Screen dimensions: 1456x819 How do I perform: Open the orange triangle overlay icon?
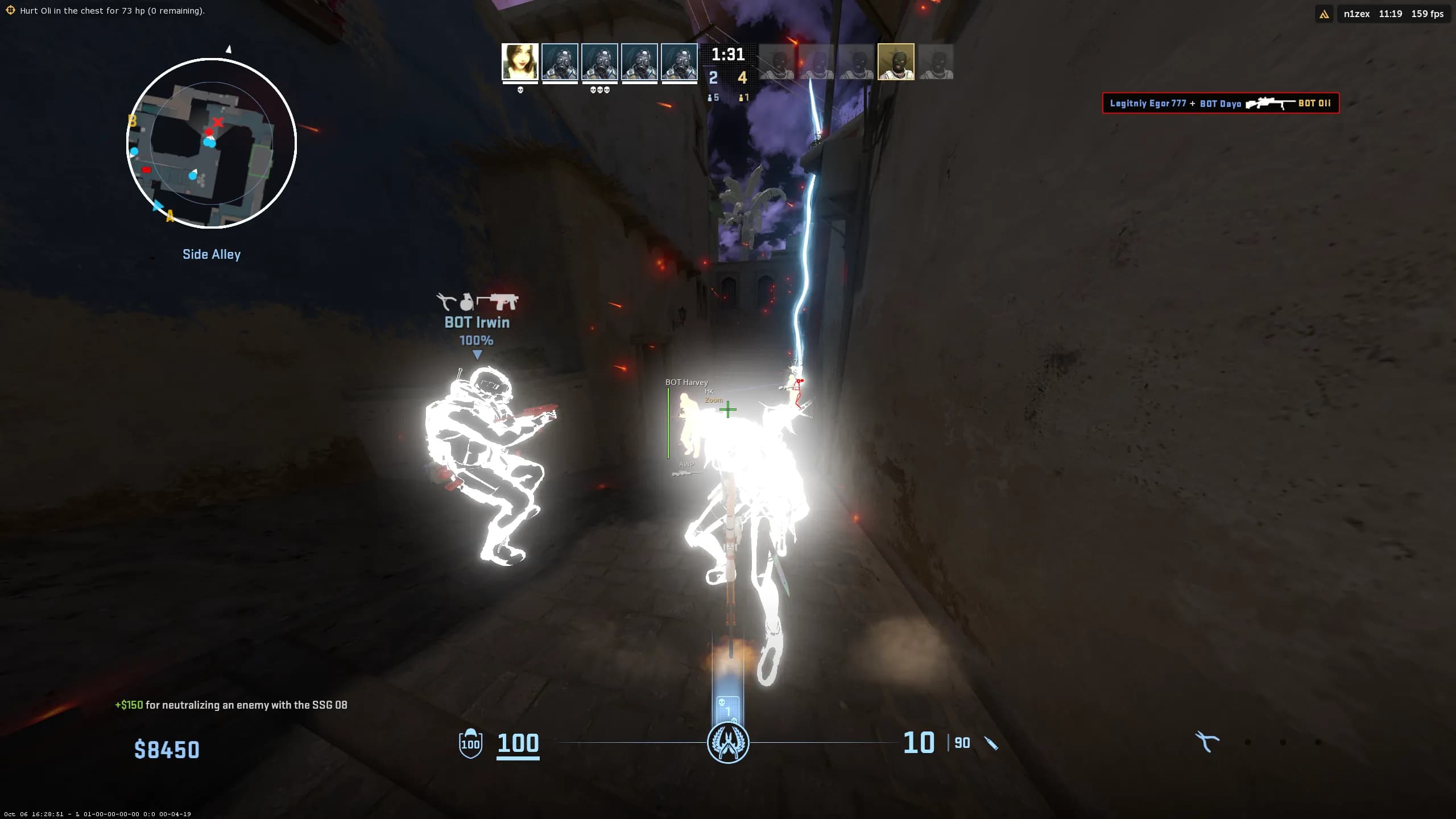1324,14
